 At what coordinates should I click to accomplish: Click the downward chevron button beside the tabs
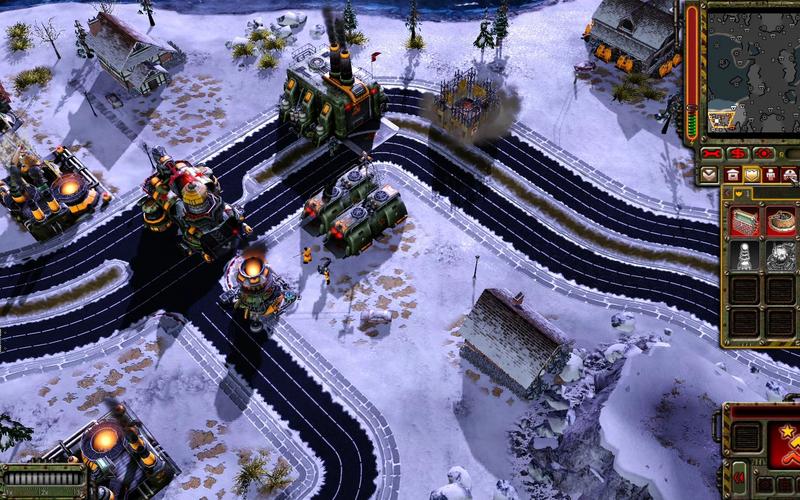coord(709,175)
